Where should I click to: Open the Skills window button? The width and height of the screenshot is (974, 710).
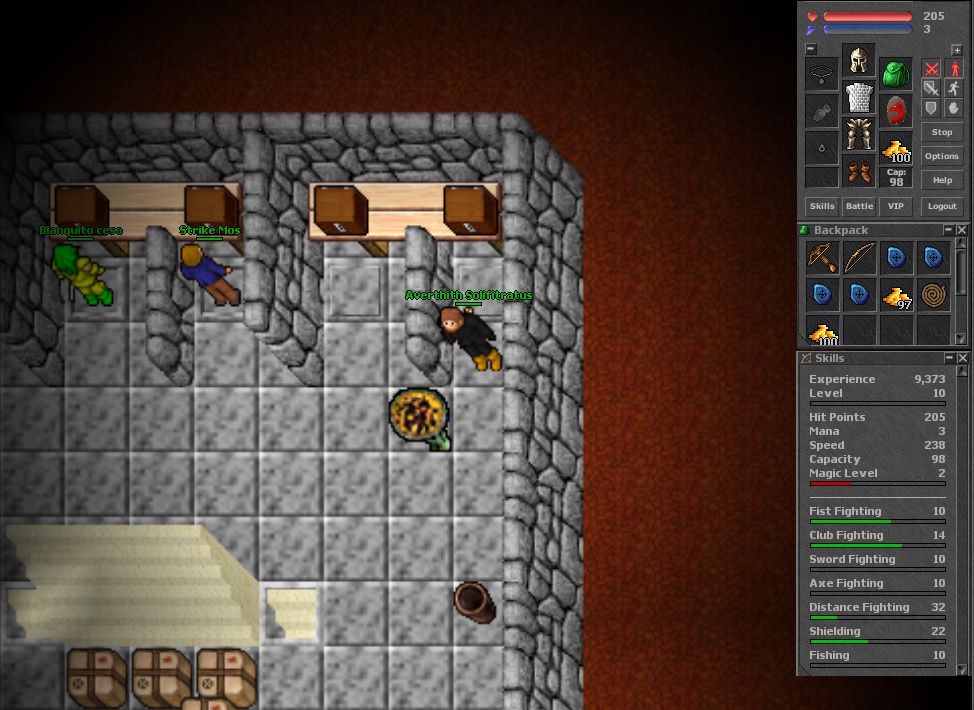click(822, 206)
